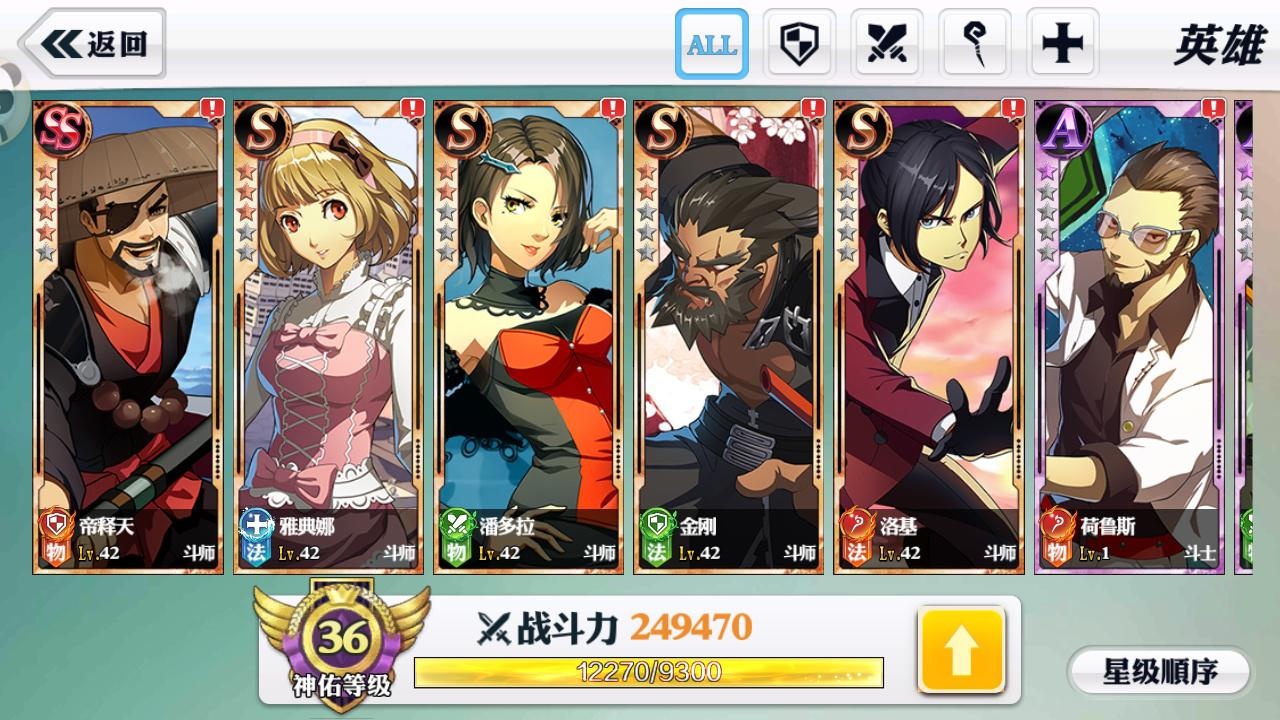
Task: Filter heroes by crossed swords attack type
Action: click(x=886, y=44)
